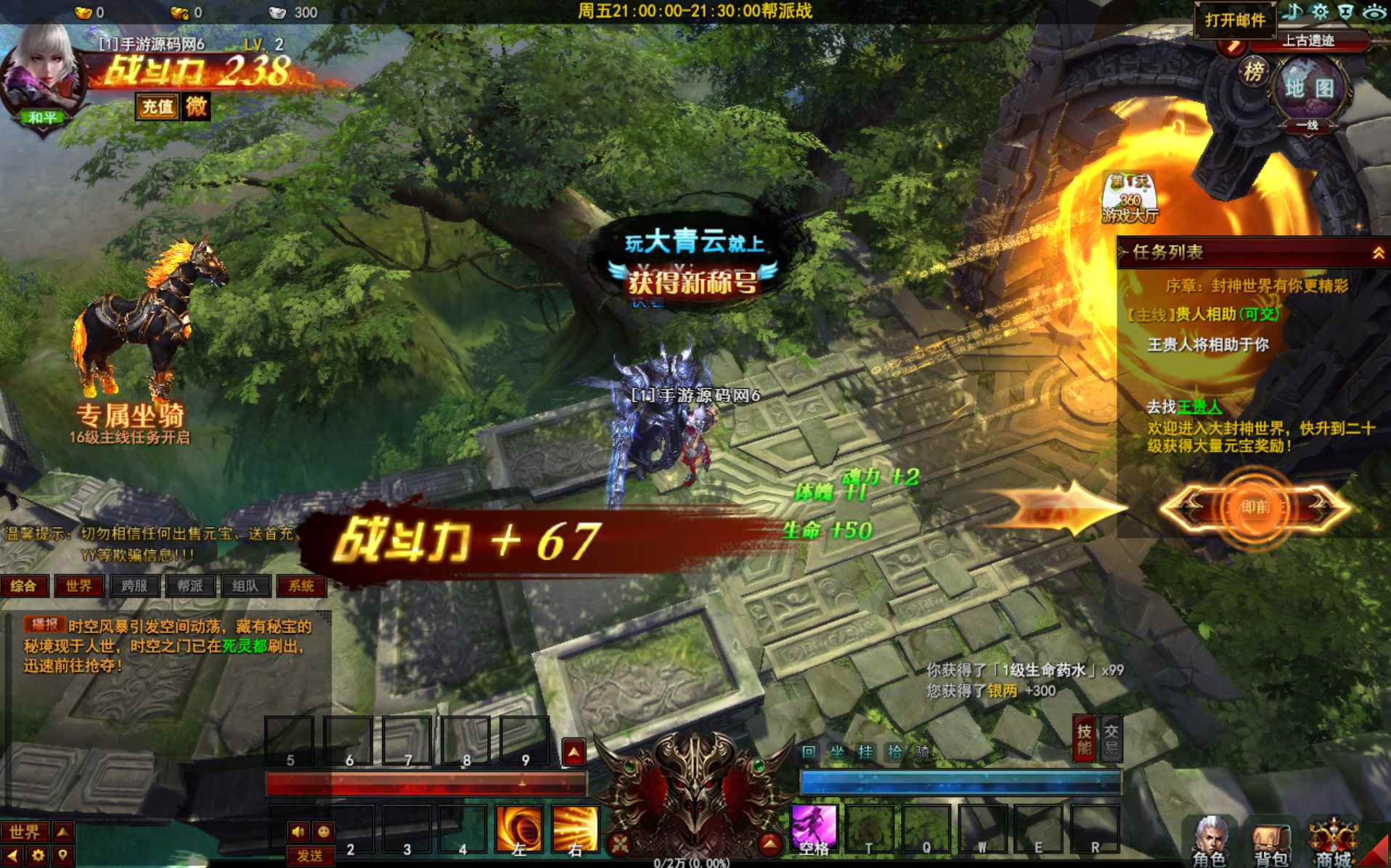Image resolution: width=1391 pixels, height=868 pixels.
Task: Mute game audio with the speaker icon
Action: point(298,832)
